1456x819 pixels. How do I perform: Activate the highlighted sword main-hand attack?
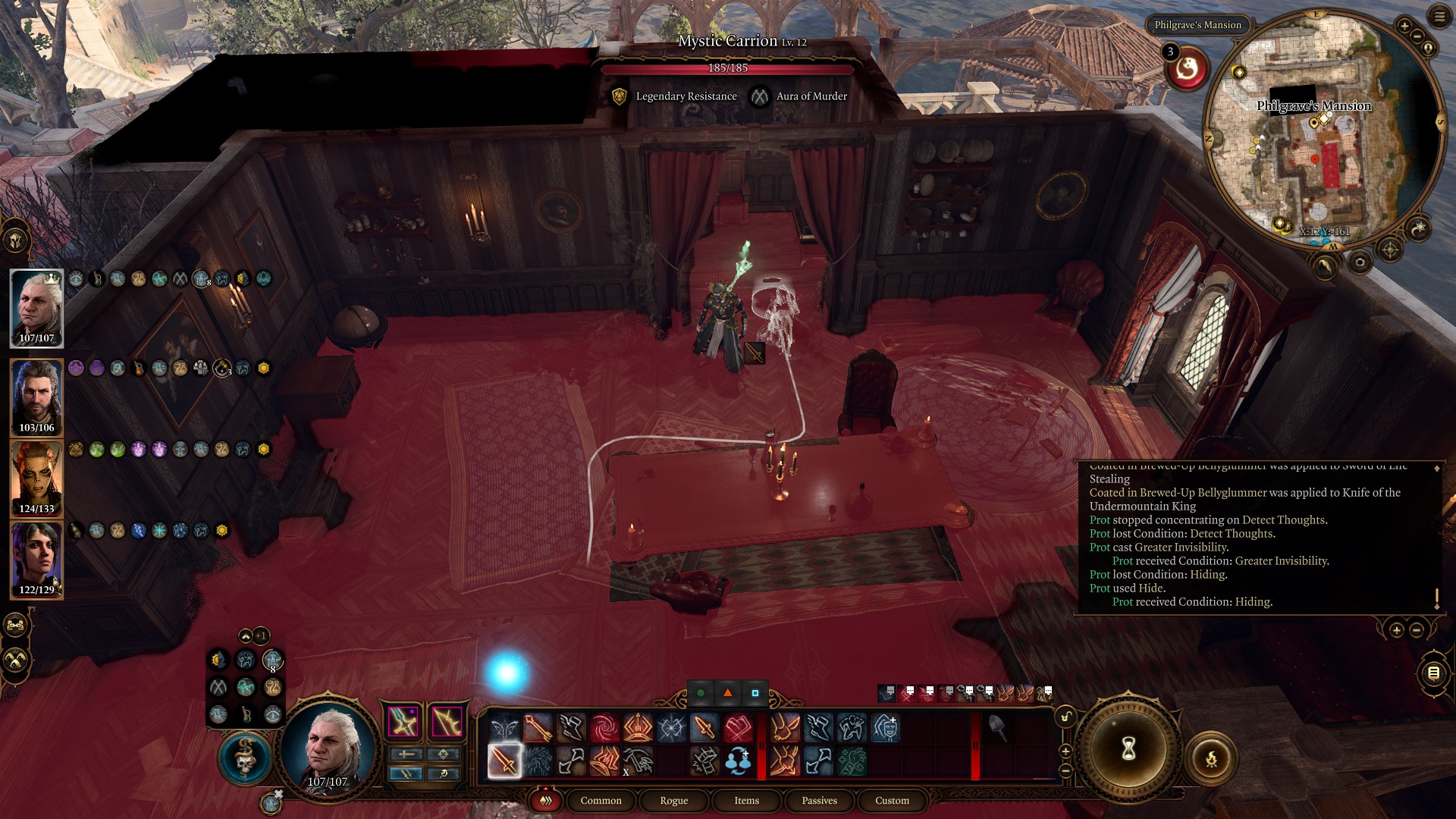coord(504,761)
